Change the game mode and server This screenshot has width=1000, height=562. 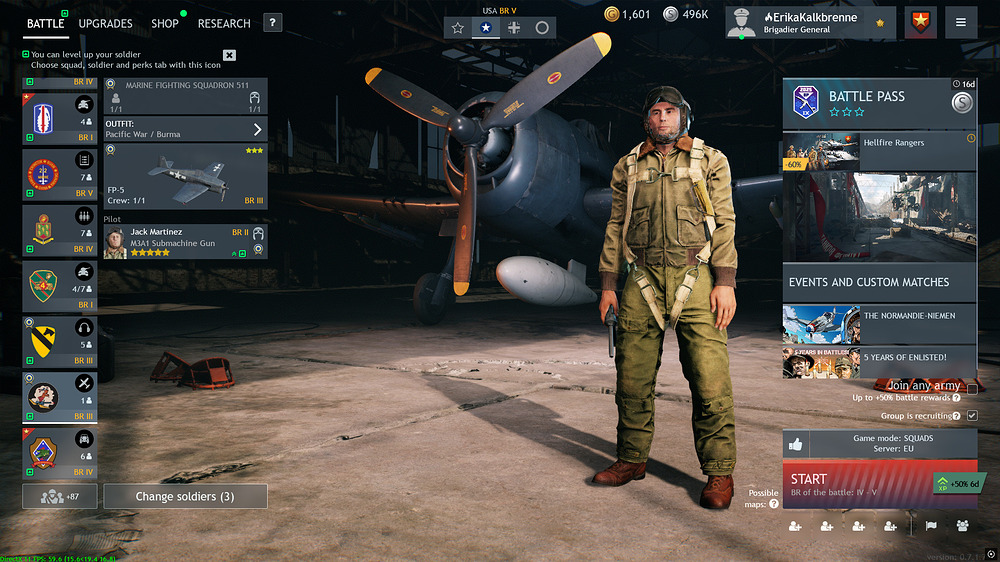(x=878, y=444)
